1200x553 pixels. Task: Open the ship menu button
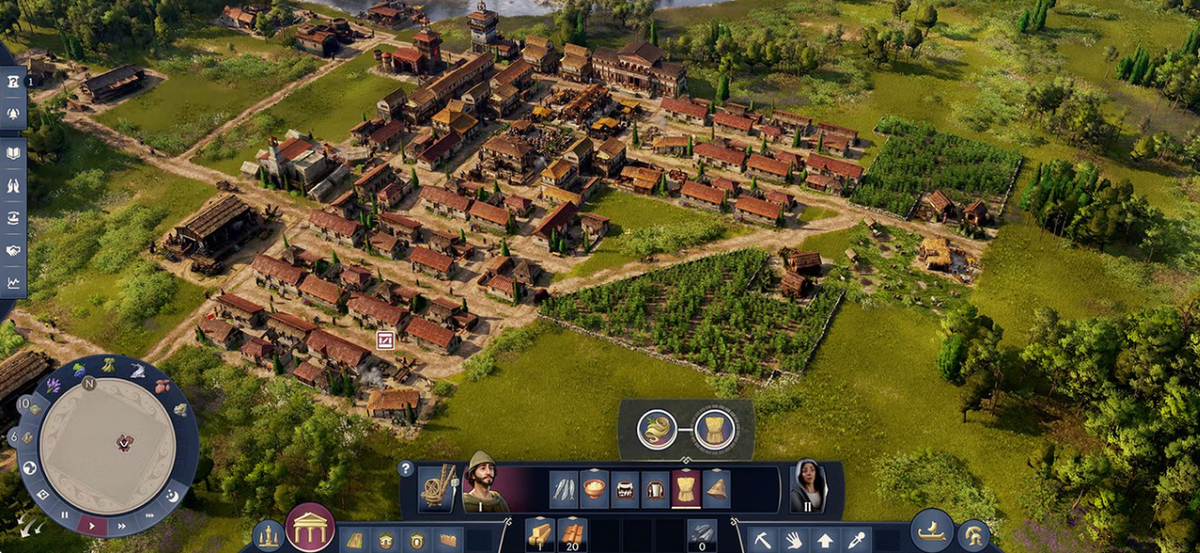[x=931, y=530]
